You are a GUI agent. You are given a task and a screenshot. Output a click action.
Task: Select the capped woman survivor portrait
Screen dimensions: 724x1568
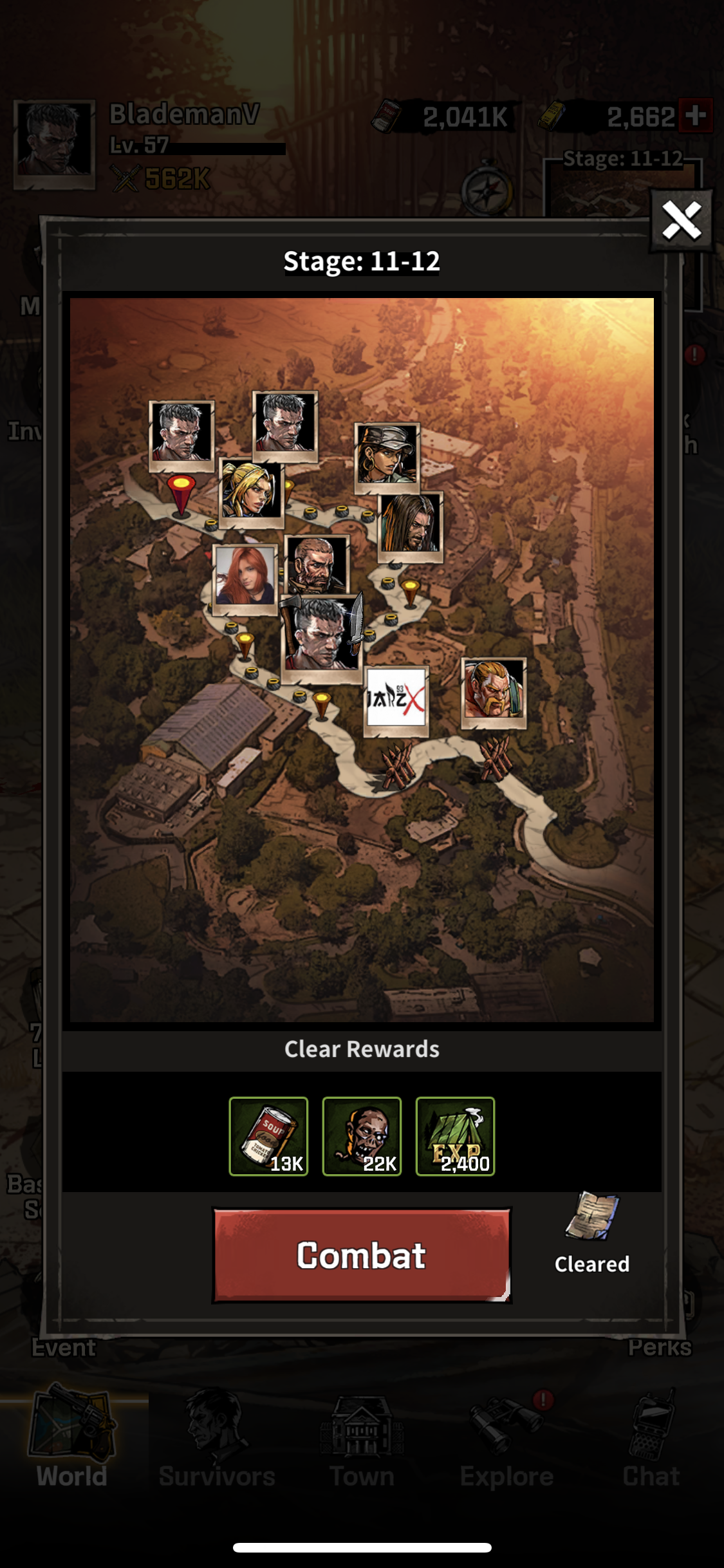click(x=387, y=454)
